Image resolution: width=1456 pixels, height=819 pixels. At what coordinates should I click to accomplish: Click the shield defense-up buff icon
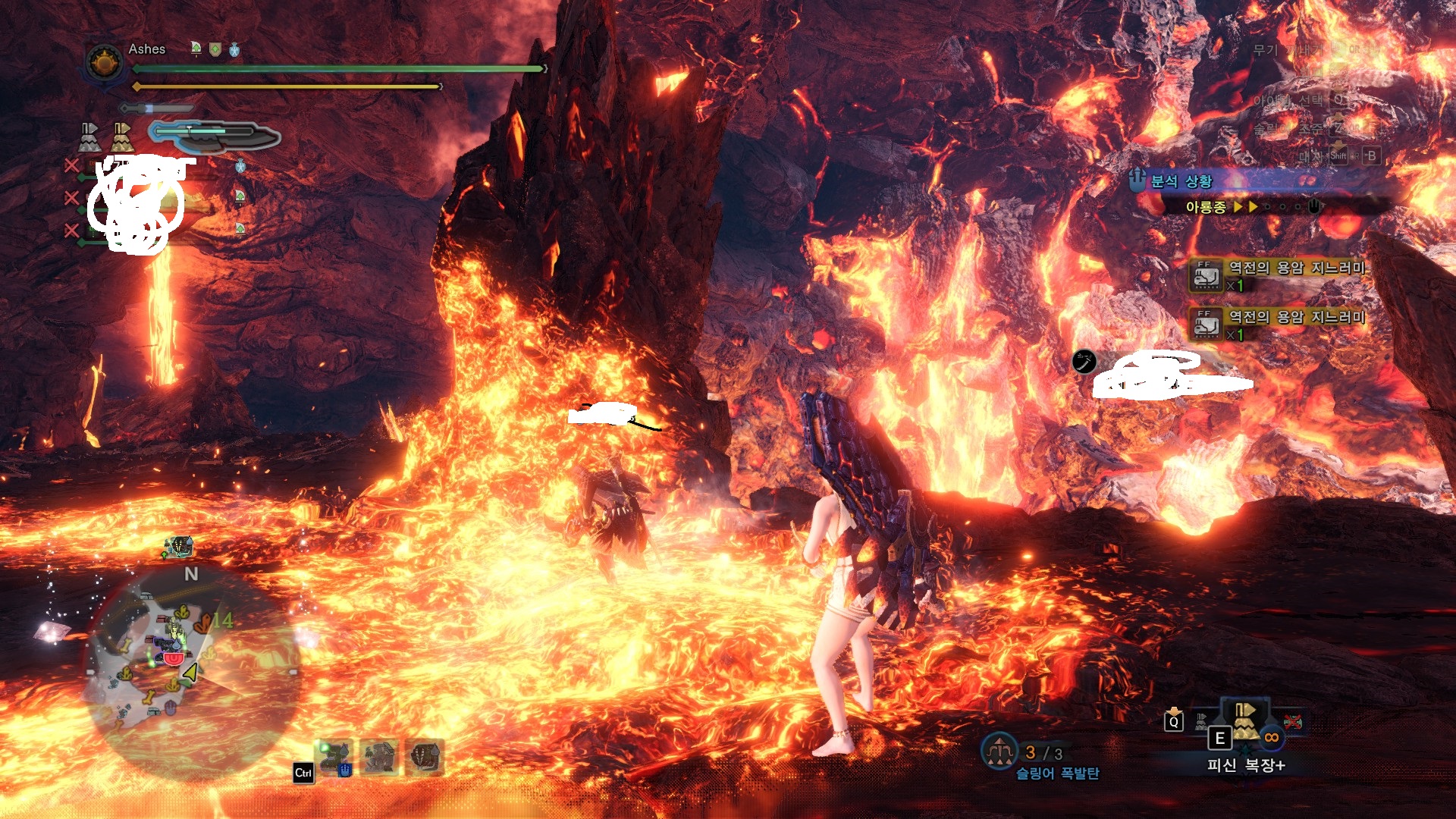(215, 49)
